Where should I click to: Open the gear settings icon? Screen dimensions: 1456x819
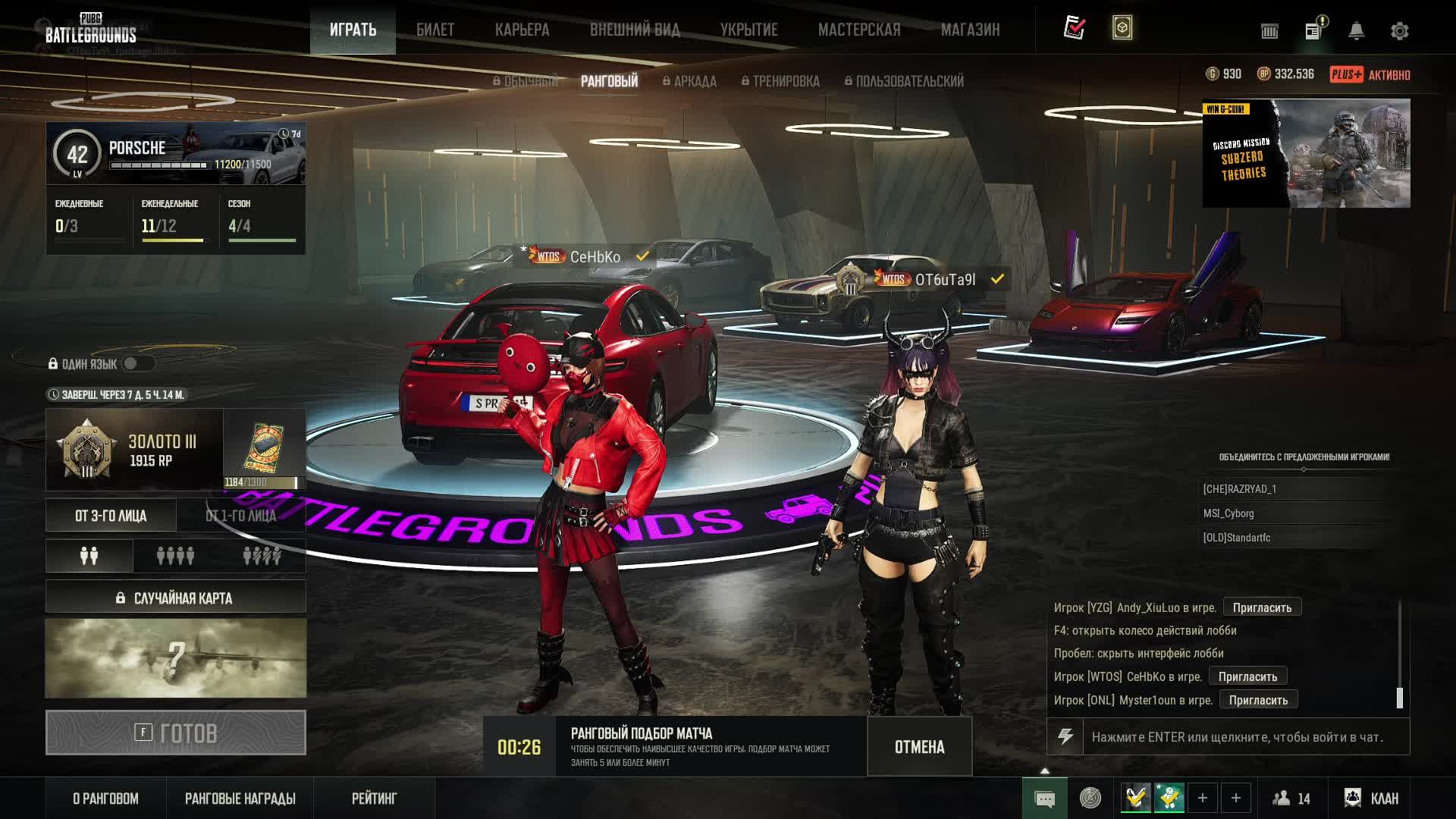pos(1399,31)
